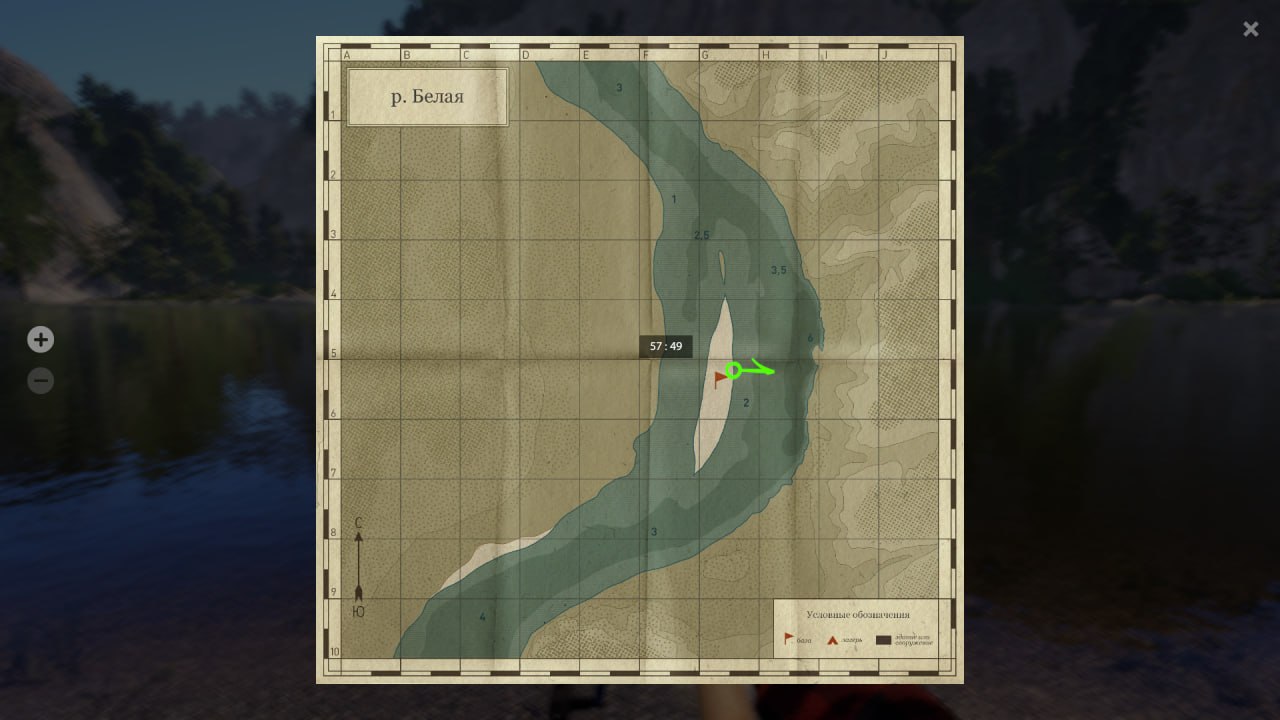1280x720 pixels.
Task: Select the 57:49 timer badge
Action: 665,346
